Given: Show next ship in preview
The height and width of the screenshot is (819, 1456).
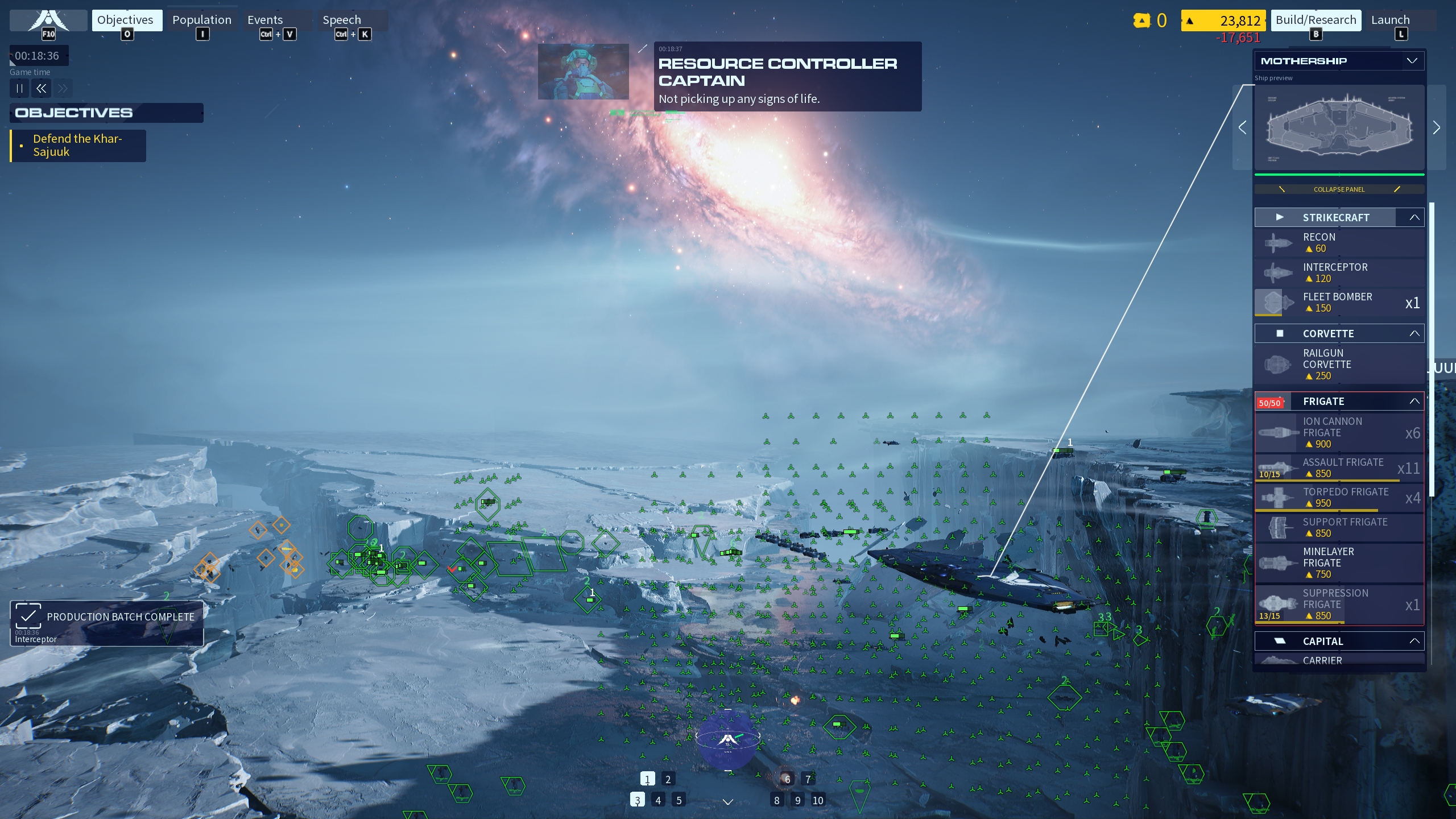Looking at the screenshot, I should [x=1436, y=127].
